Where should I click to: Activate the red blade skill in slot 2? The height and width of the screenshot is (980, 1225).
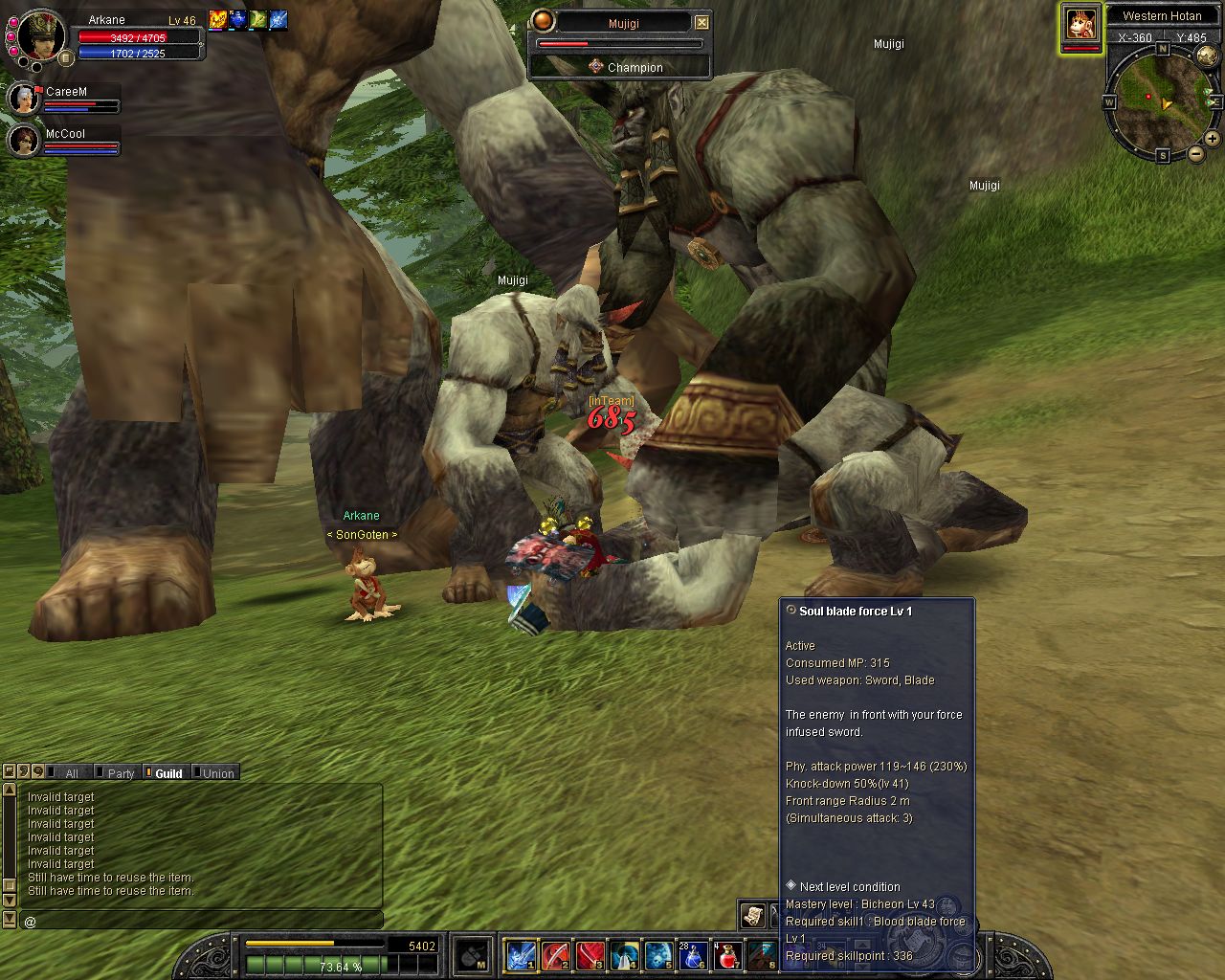[x=556, y=955]
